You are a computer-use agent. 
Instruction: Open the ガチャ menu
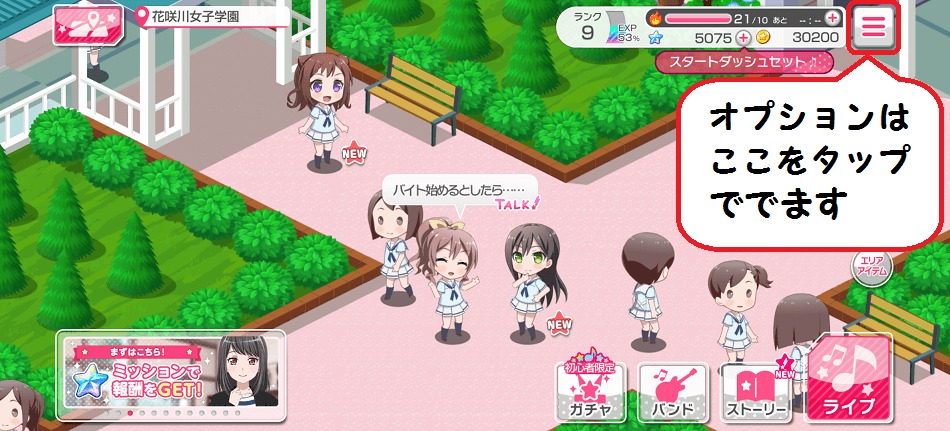(x=589, y=391)
